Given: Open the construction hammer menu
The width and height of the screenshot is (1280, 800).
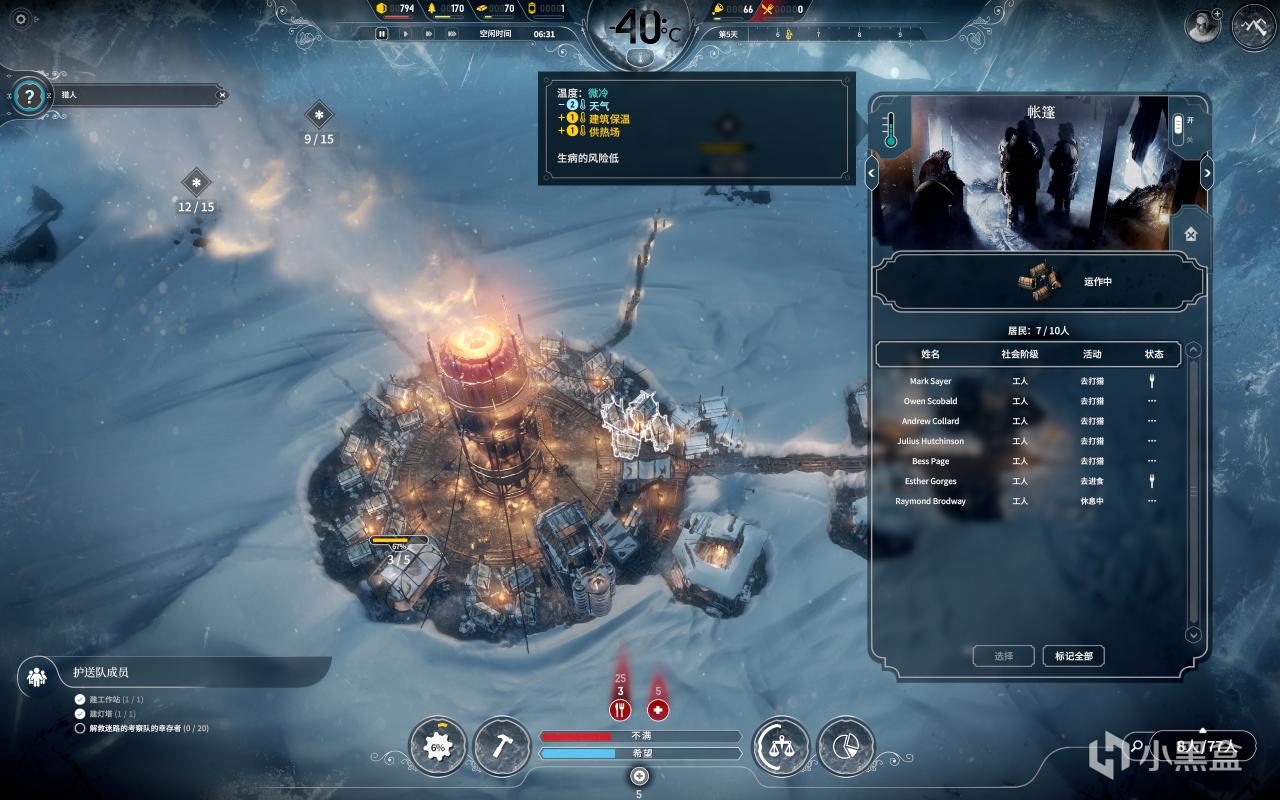Looking at the screenshot, I should point(501,746).
